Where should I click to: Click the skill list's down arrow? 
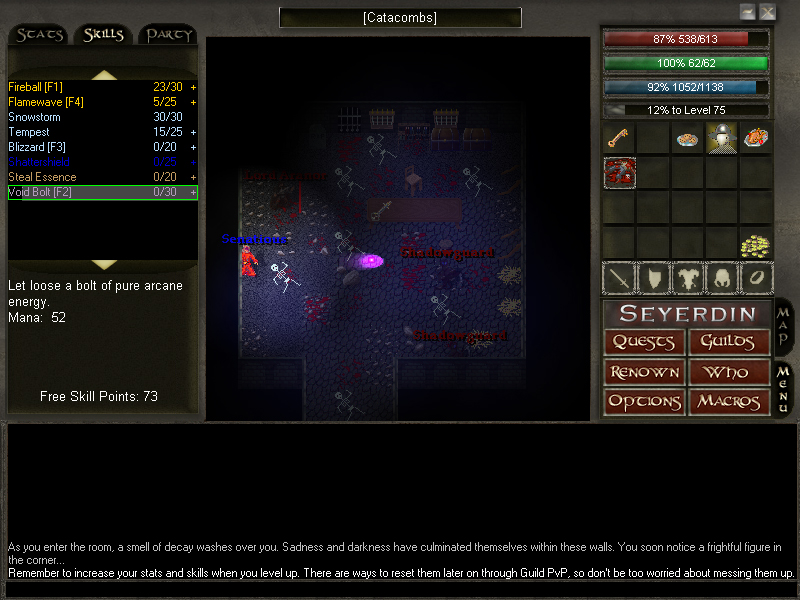point(104,264)
